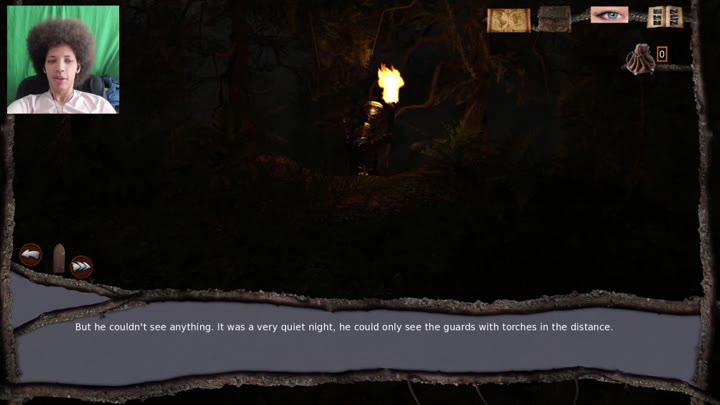Open the journal book icon
This screenshot has width=720, height=405.
coord(663,17)
